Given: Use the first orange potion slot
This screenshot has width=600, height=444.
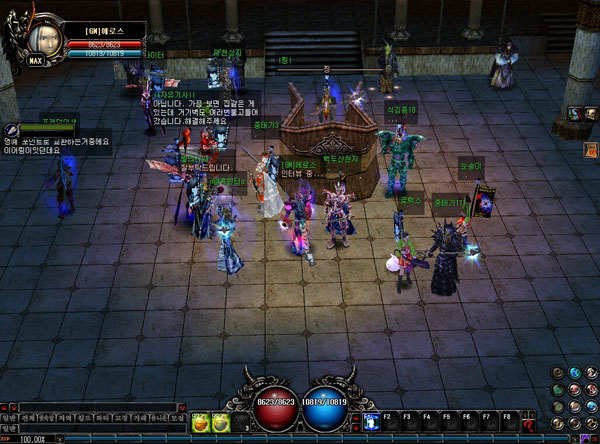Looking at the screenshot, I should click(200, 423).
